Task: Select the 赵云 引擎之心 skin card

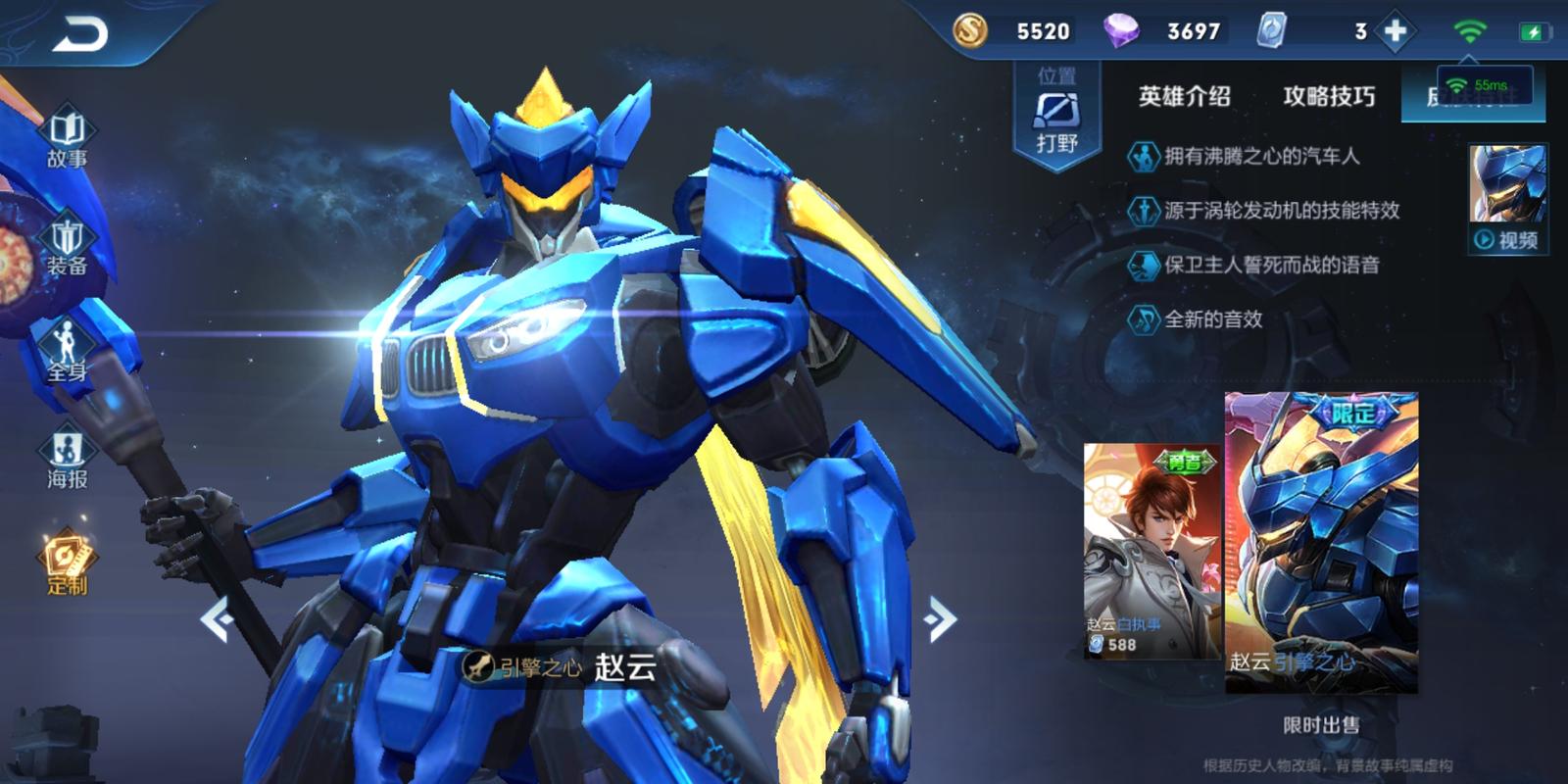Action: click(x=1321, y=542)
